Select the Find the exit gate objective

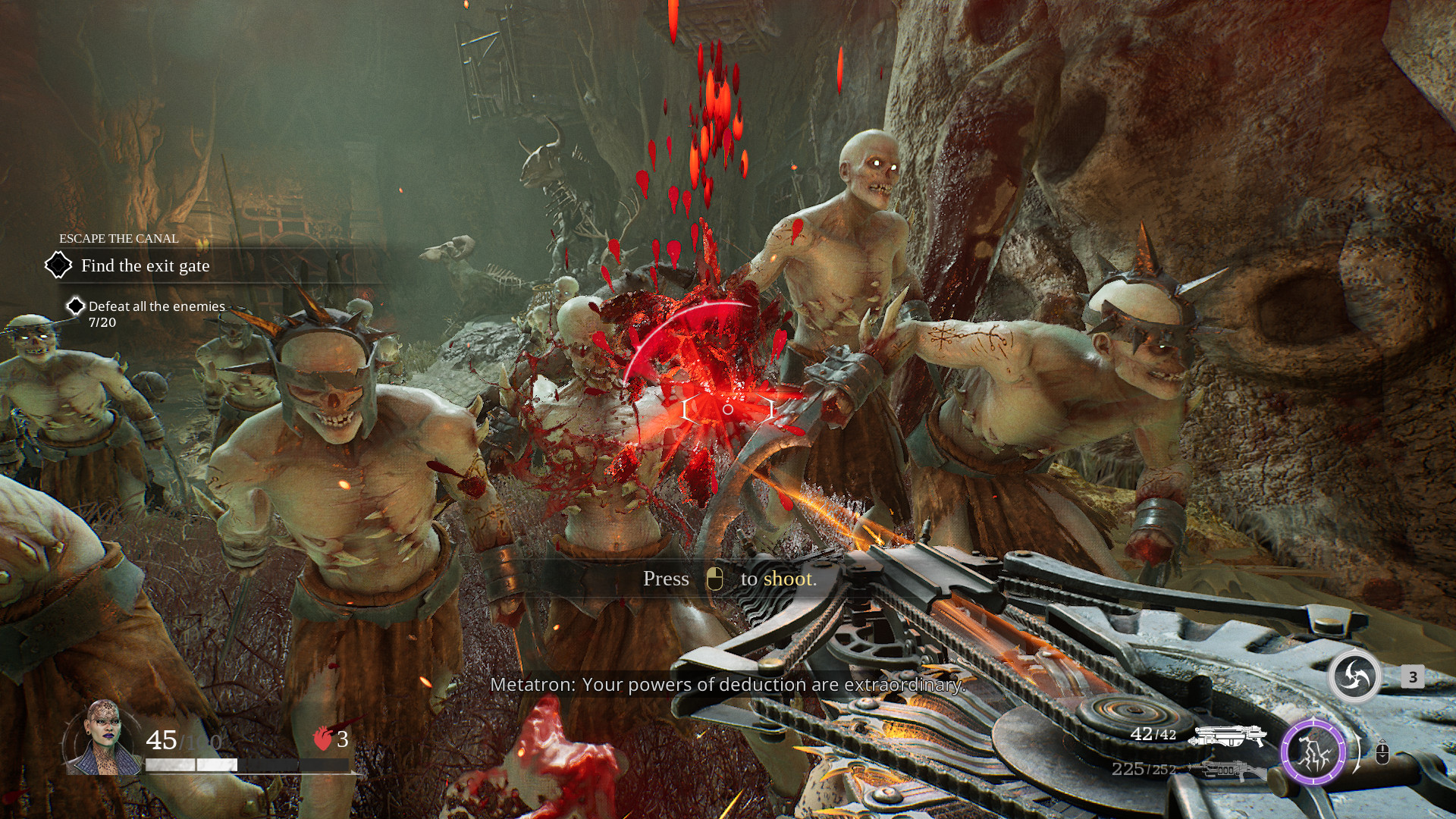tap(145, 266)
